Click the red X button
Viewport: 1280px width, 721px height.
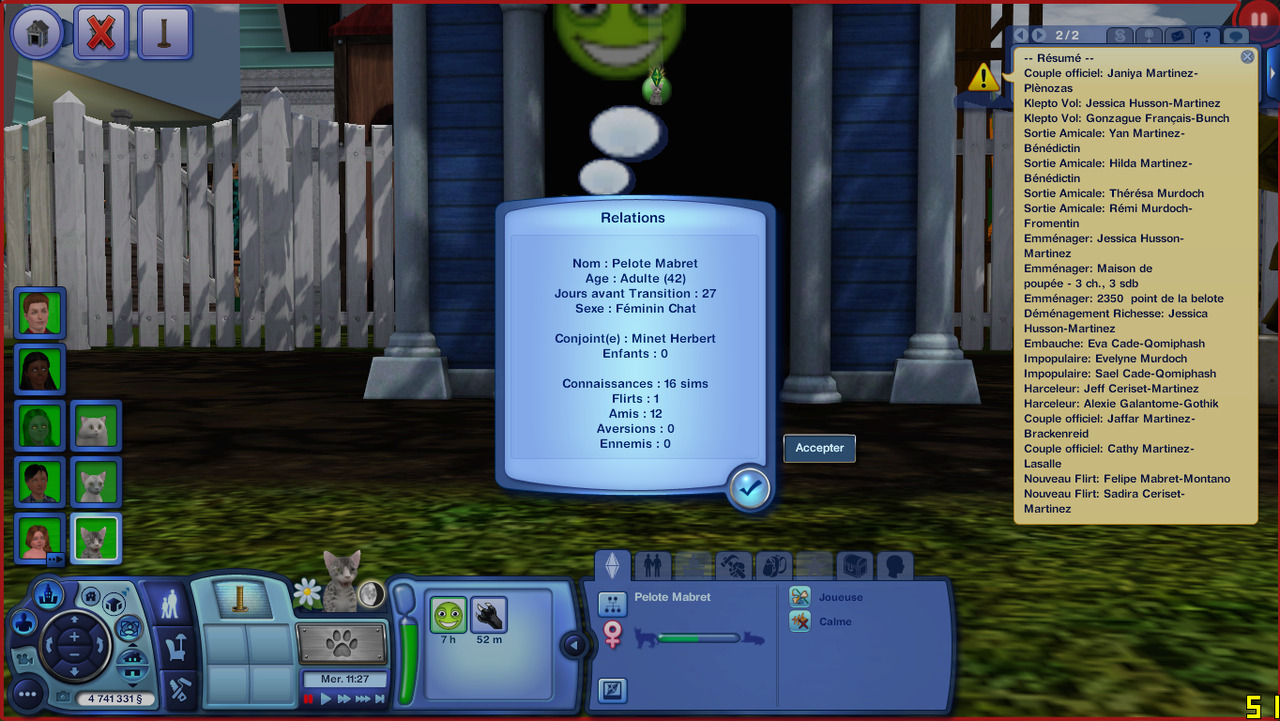(x=101, y=34)
